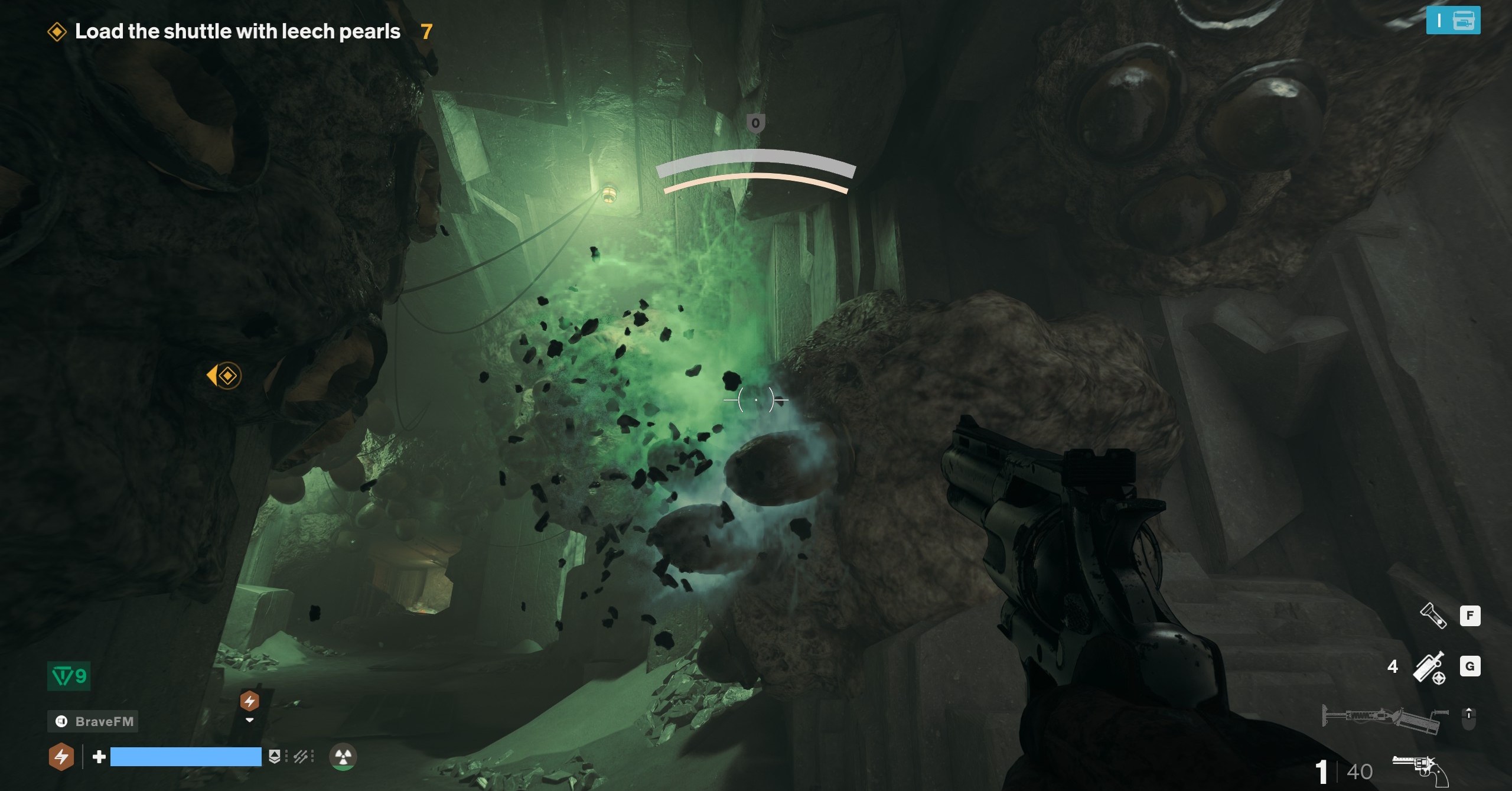Select the grenade equipment icon

pos(1429,667)
